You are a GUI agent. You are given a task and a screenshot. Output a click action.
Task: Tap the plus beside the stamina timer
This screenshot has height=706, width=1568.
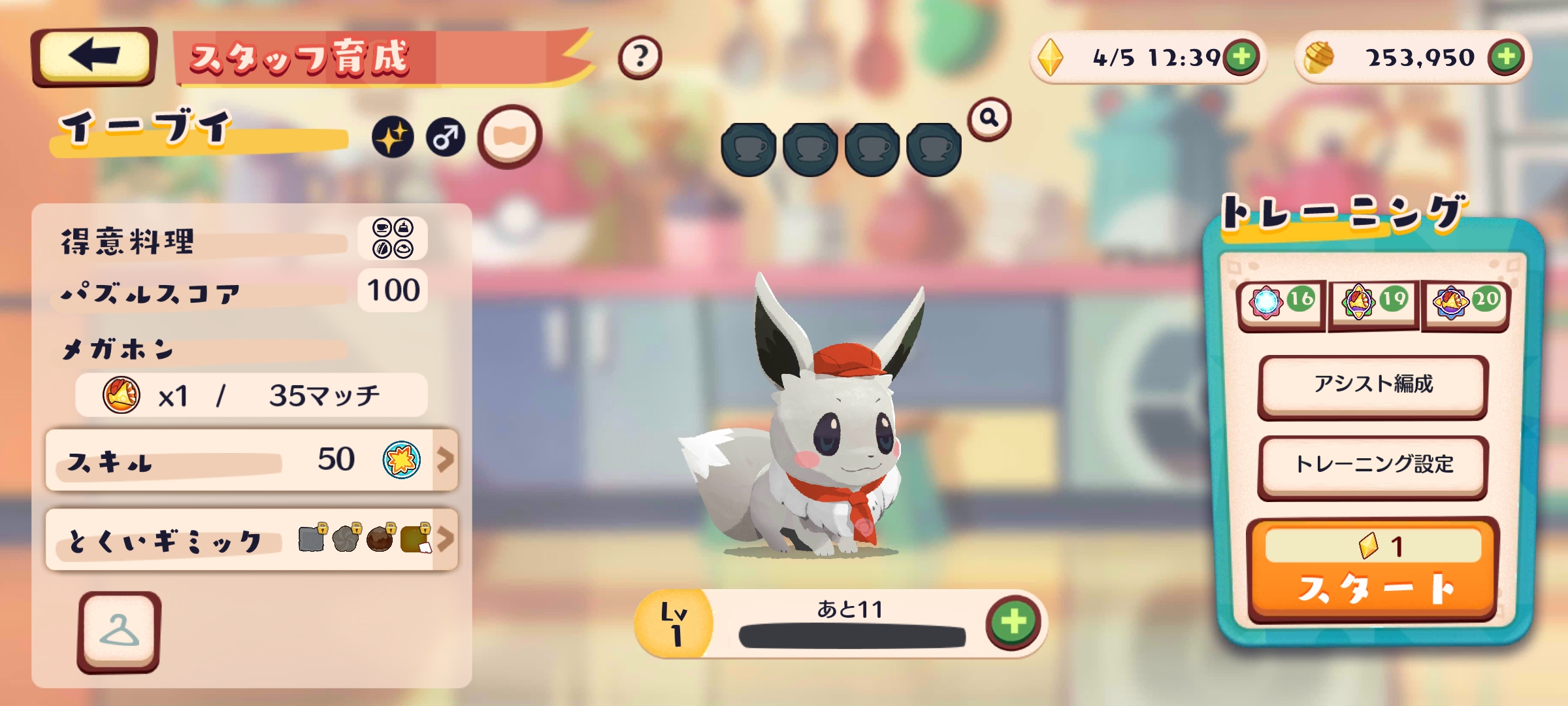pyautogui.click(x=1242, y=58)
